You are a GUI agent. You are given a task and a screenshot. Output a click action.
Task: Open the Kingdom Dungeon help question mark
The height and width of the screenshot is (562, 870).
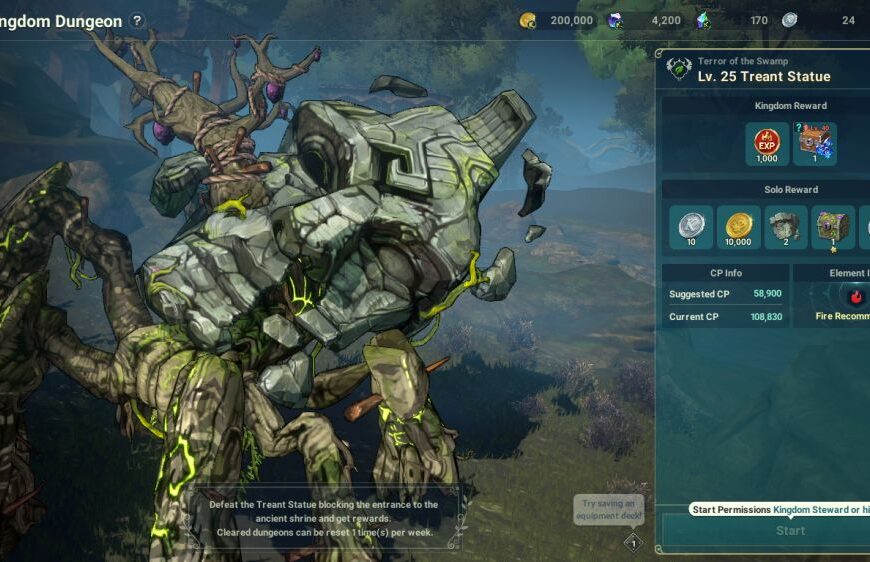coord(137,21)
